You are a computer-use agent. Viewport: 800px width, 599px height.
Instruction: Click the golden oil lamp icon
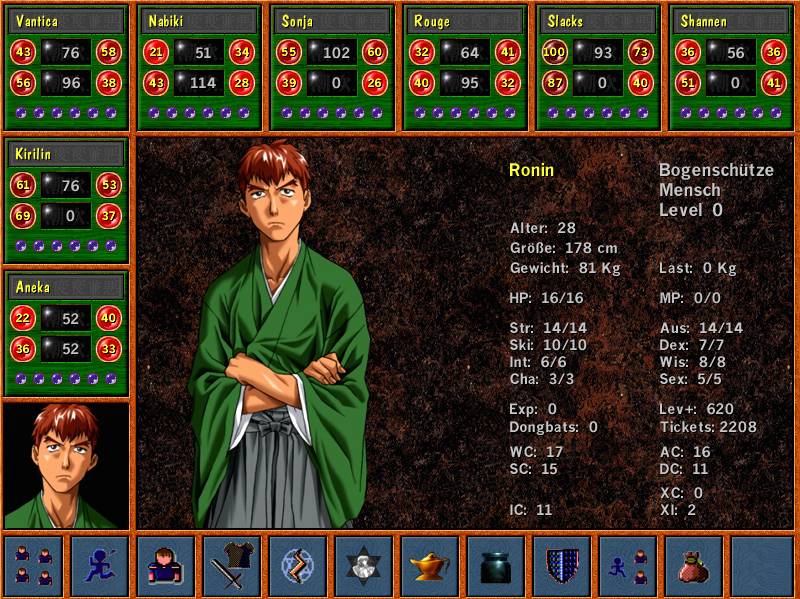[430, 566]
